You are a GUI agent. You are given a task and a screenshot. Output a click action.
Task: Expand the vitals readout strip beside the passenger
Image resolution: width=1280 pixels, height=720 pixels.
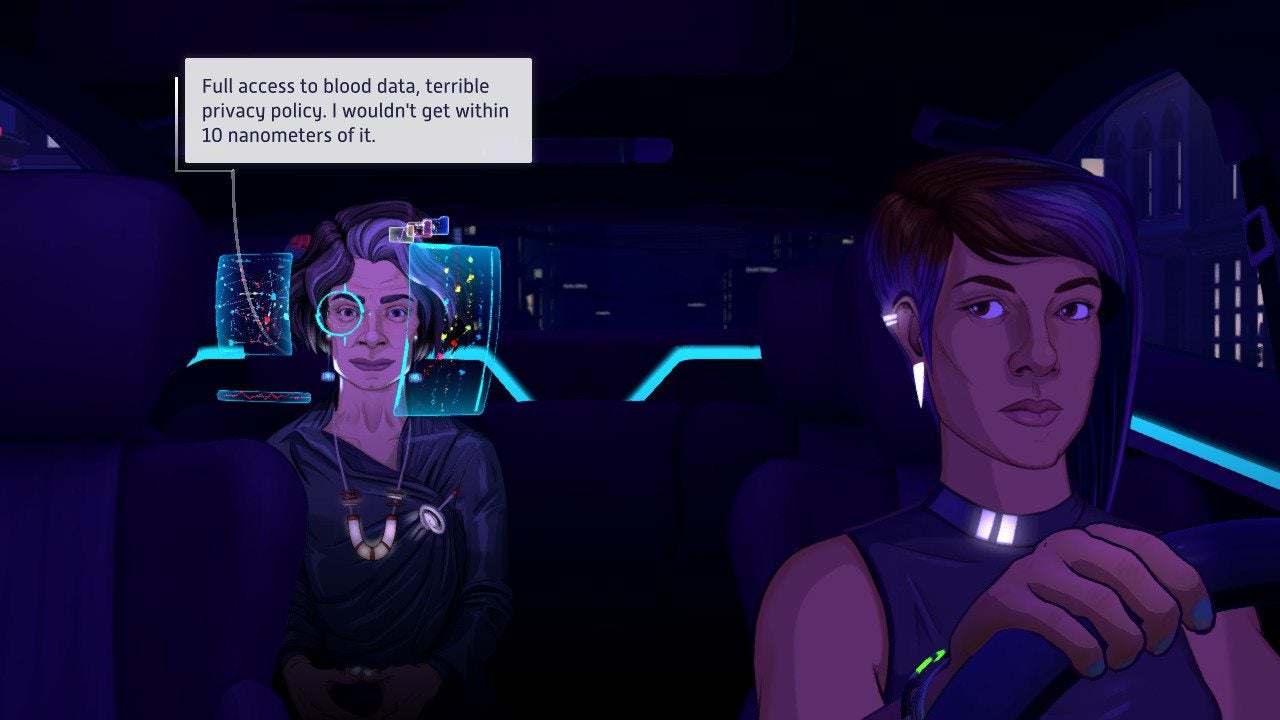(x=263, y=394)
